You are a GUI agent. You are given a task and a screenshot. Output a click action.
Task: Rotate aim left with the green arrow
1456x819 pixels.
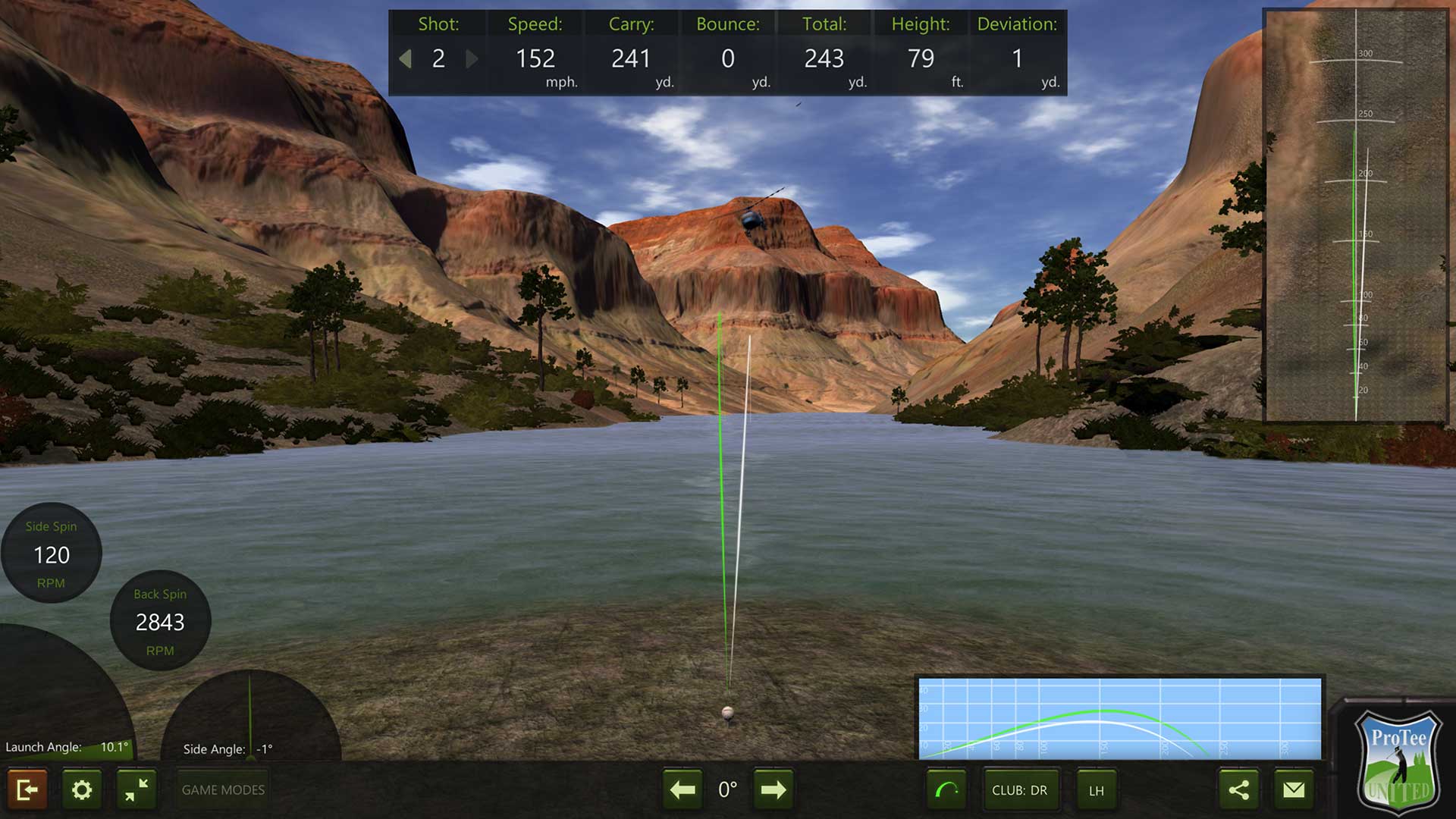(682, 790)
